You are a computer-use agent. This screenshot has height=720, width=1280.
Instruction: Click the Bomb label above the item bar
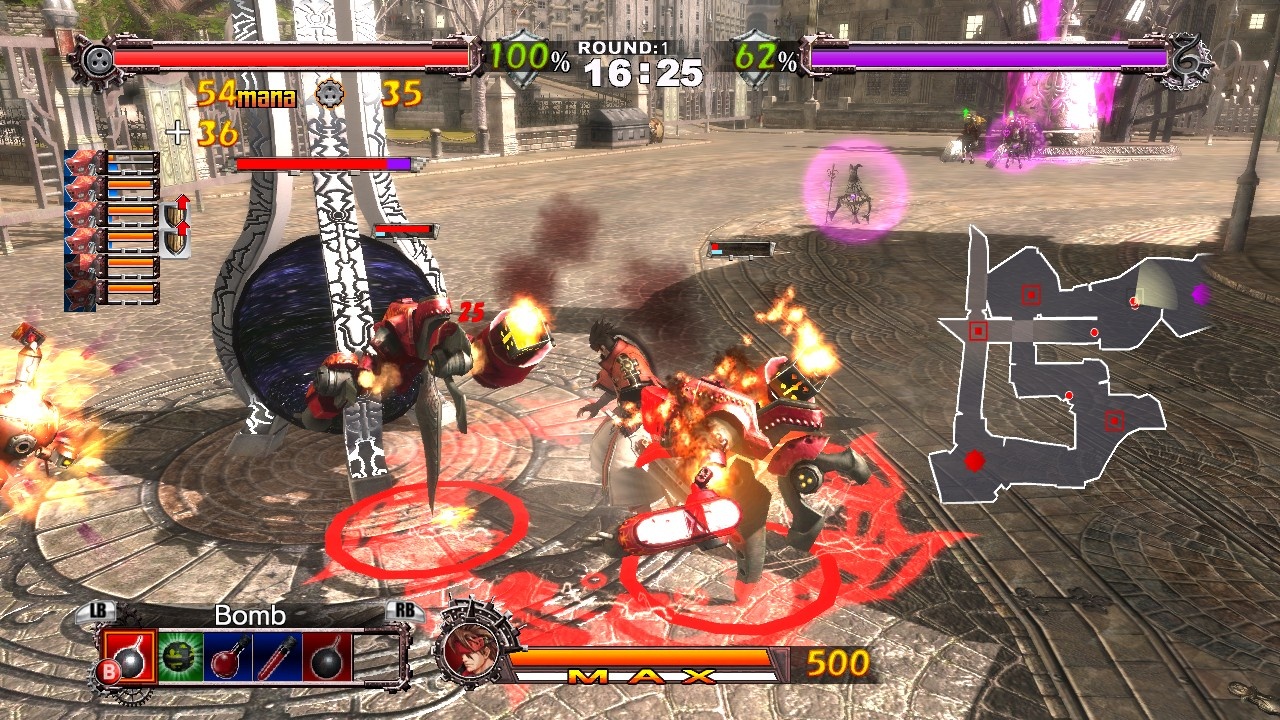(x=250, y=615)
